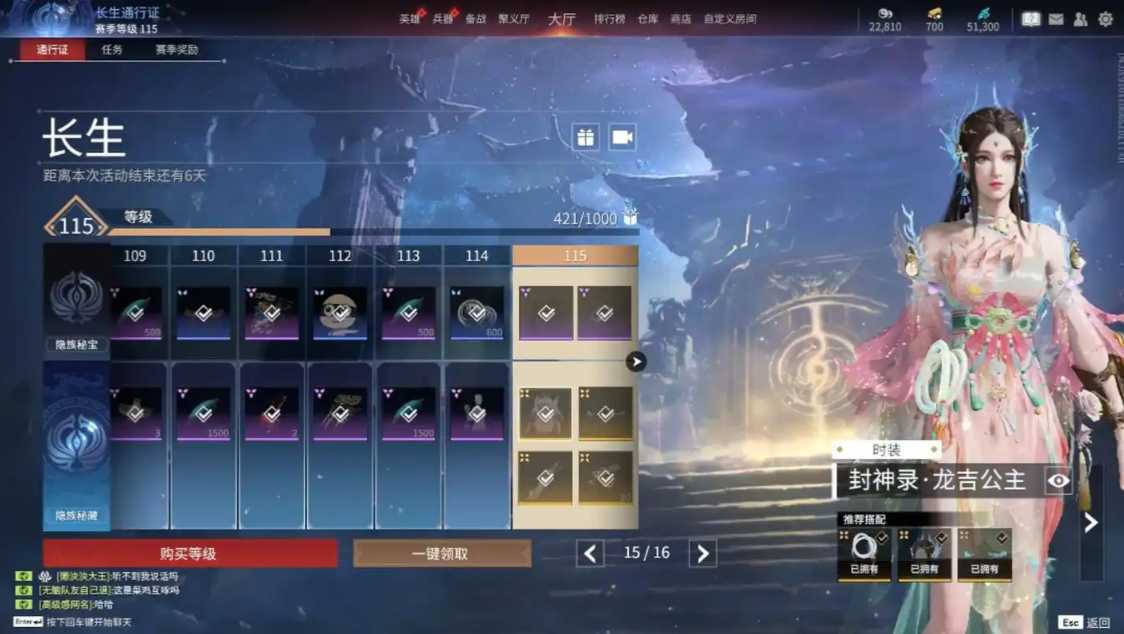Open the 排行榜 leaderboard
The image size is (1124, 634).
point(609,19)
